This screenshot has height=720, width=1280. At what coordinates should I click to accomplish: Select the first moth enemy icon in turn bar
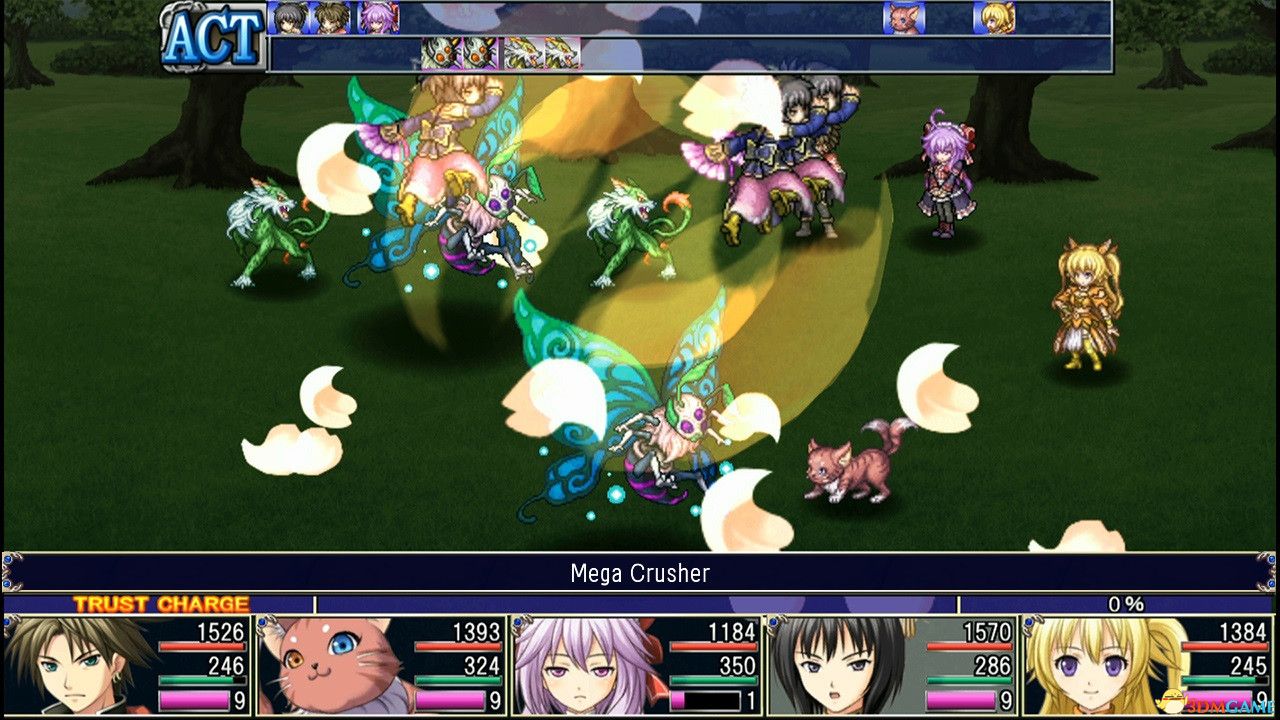(440, 51)
